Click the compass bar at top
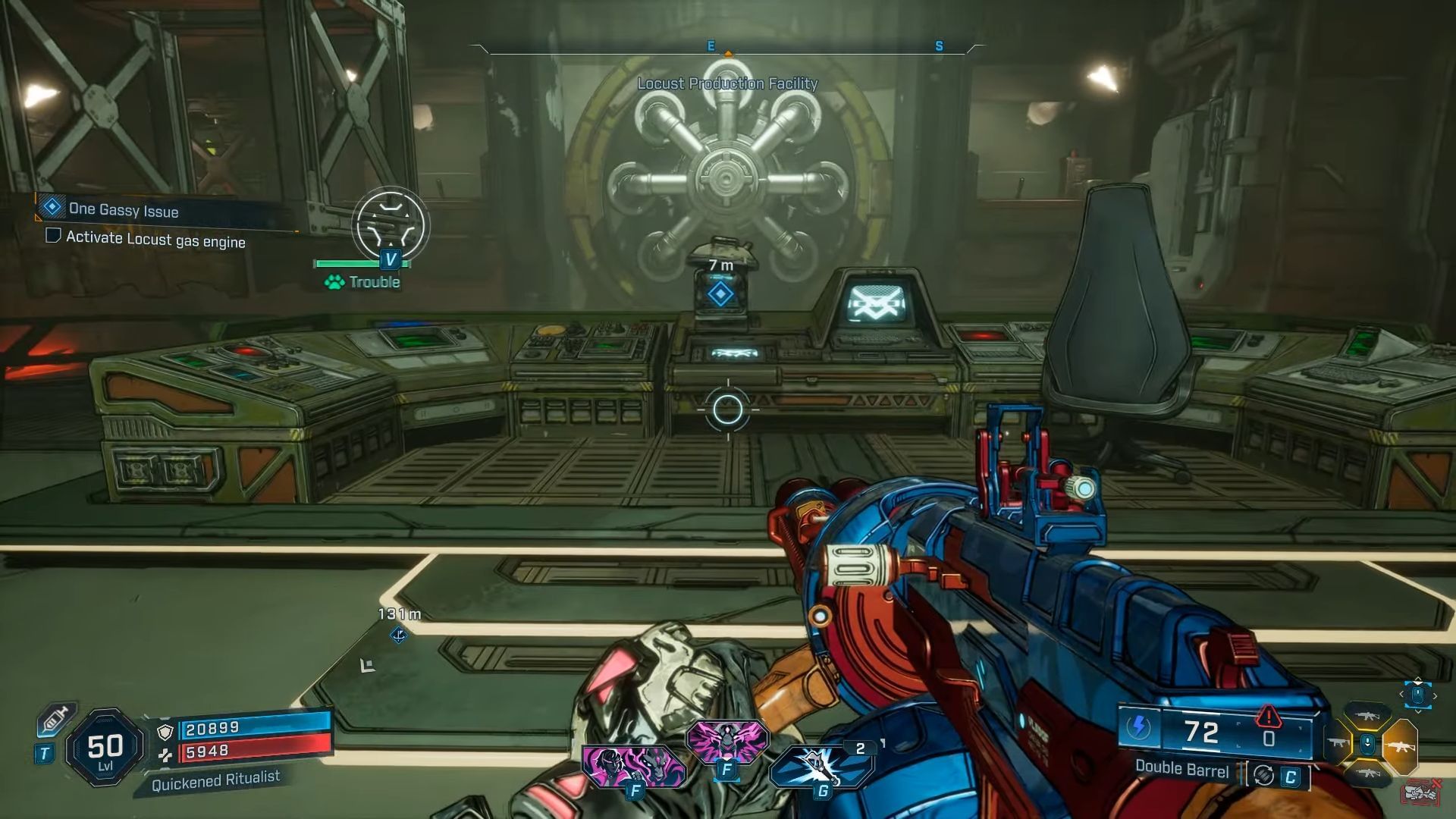Image resolution: width=1456 pixels, height=819 pixels. [726, 49]
